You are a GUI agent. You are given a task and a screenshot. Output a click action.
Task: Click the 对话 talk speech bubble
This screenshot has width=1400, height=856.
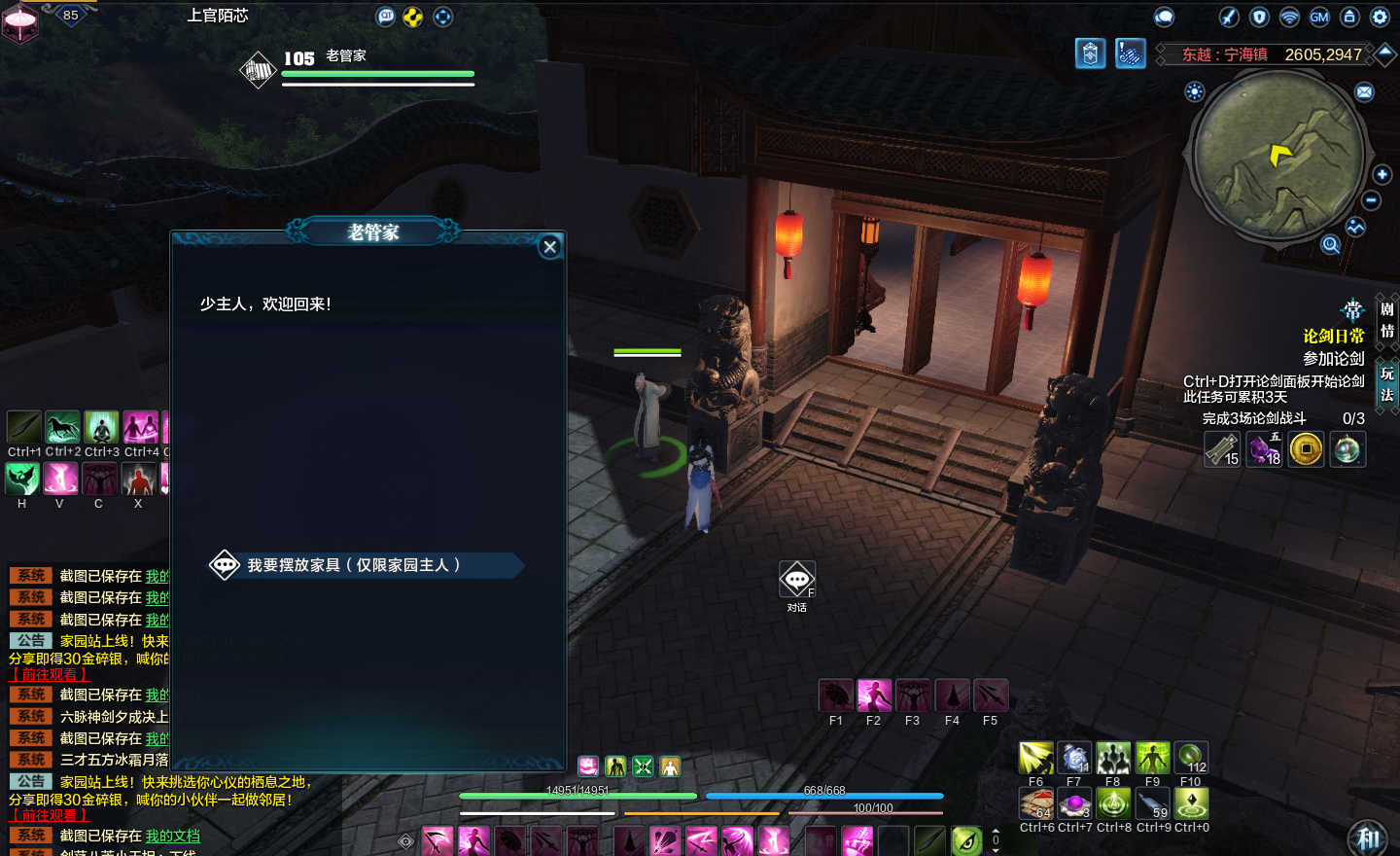(797, 581)
